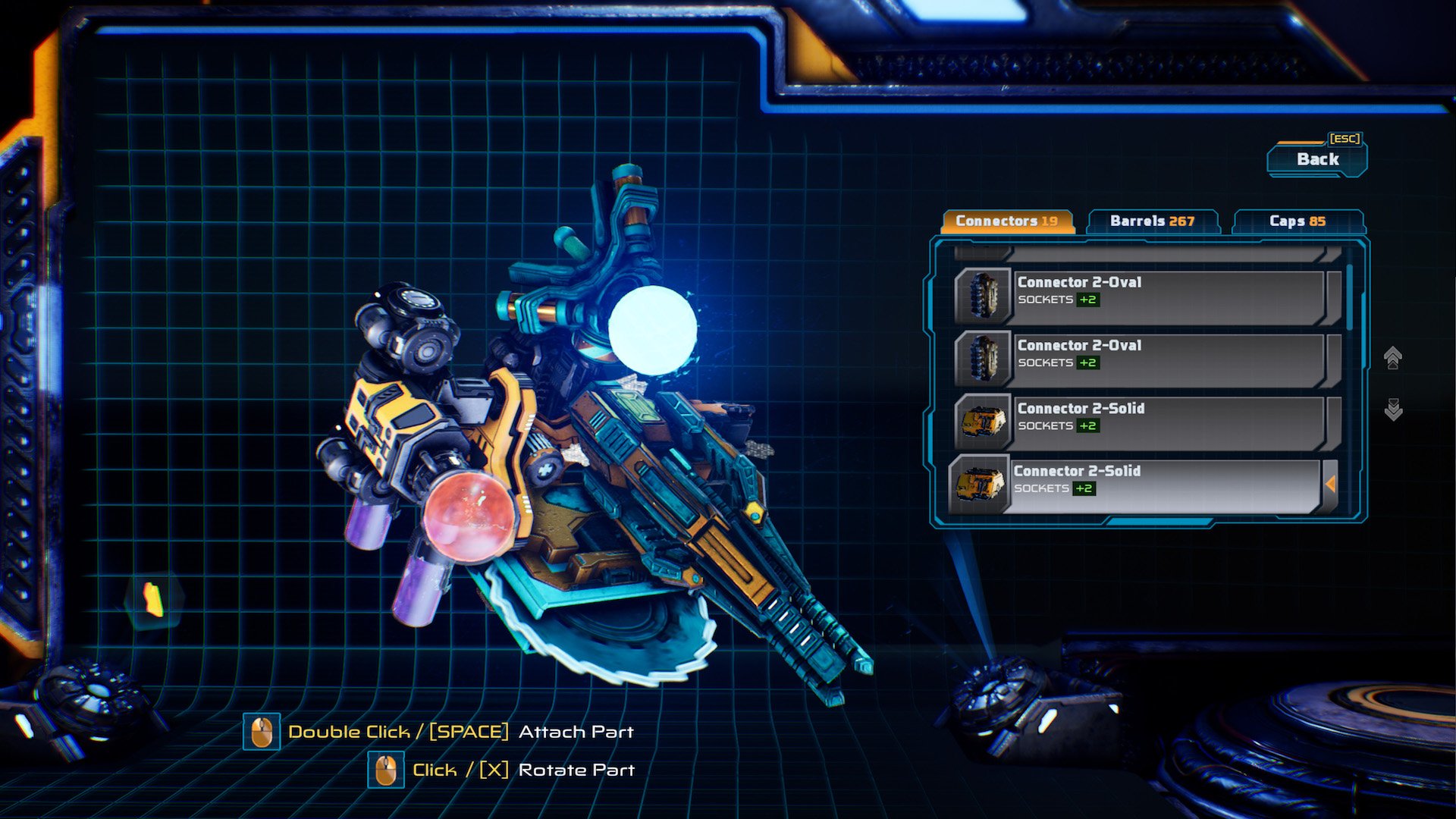Click the mouse icon beside Rotate Part

click(387, 769)
